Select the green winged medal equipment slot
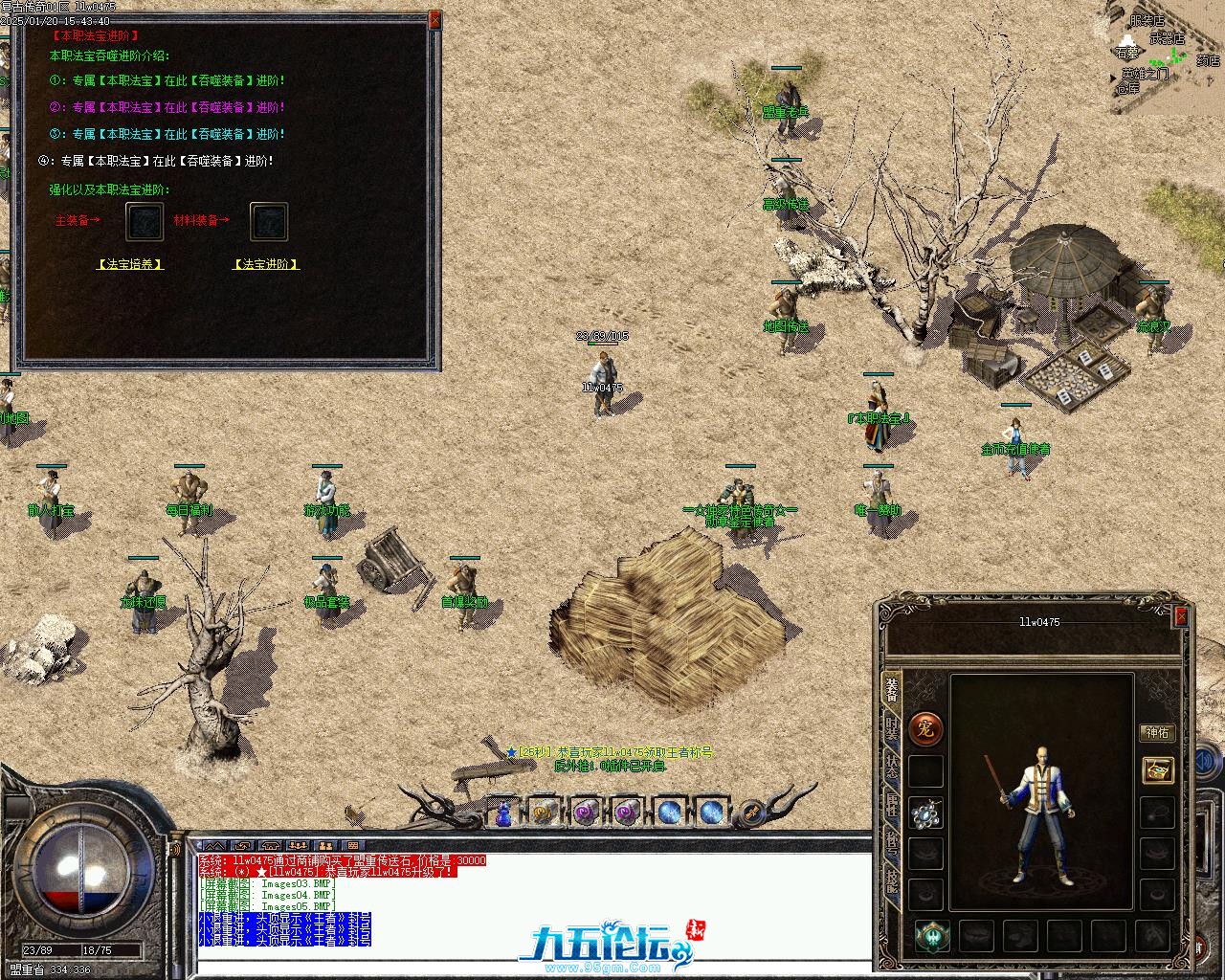Image resolution: width=1225 pixels, height=980 pixels. point(932,935)
